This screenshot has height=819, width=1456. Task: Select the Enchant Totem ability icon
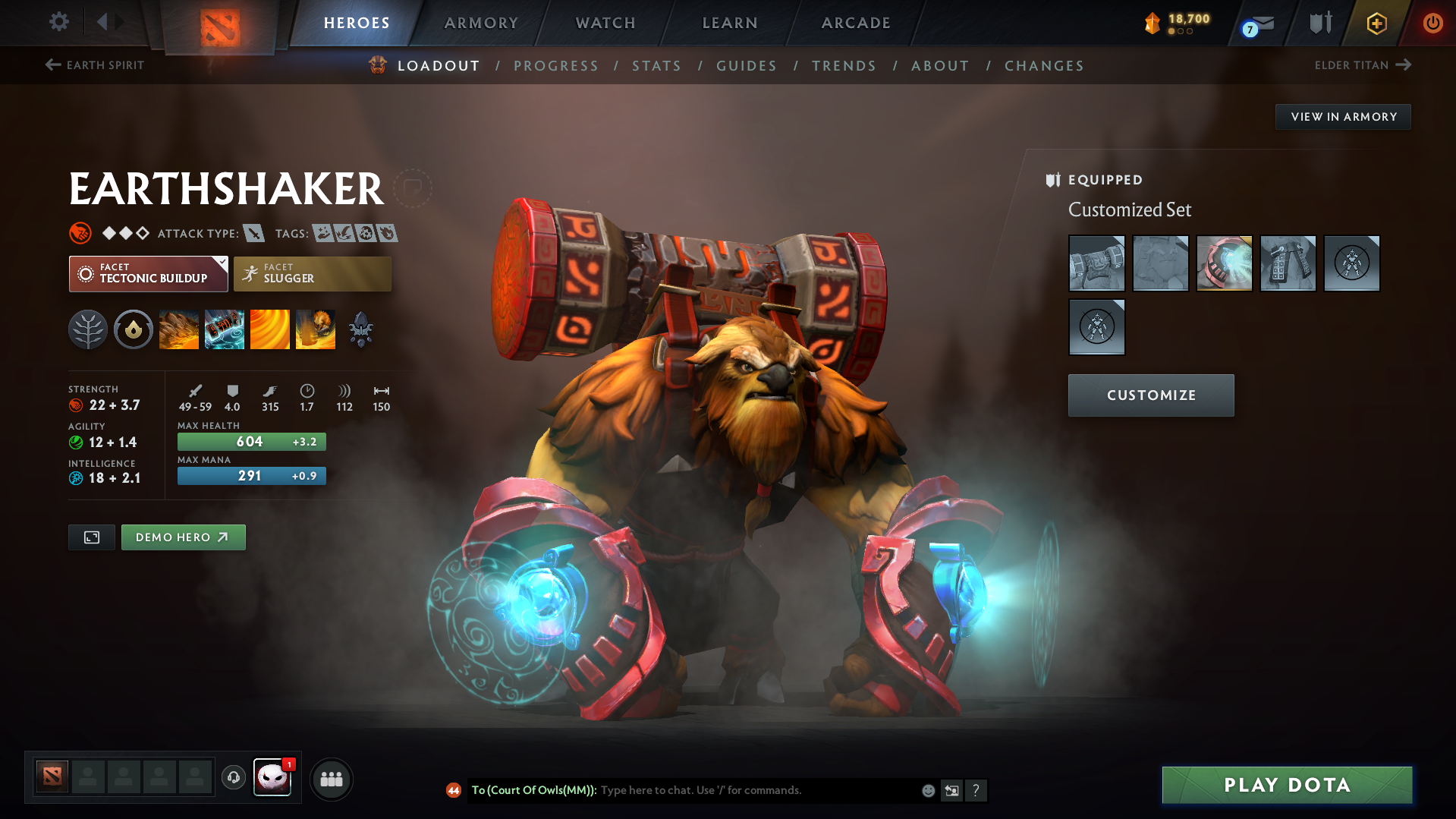[225, 329]
